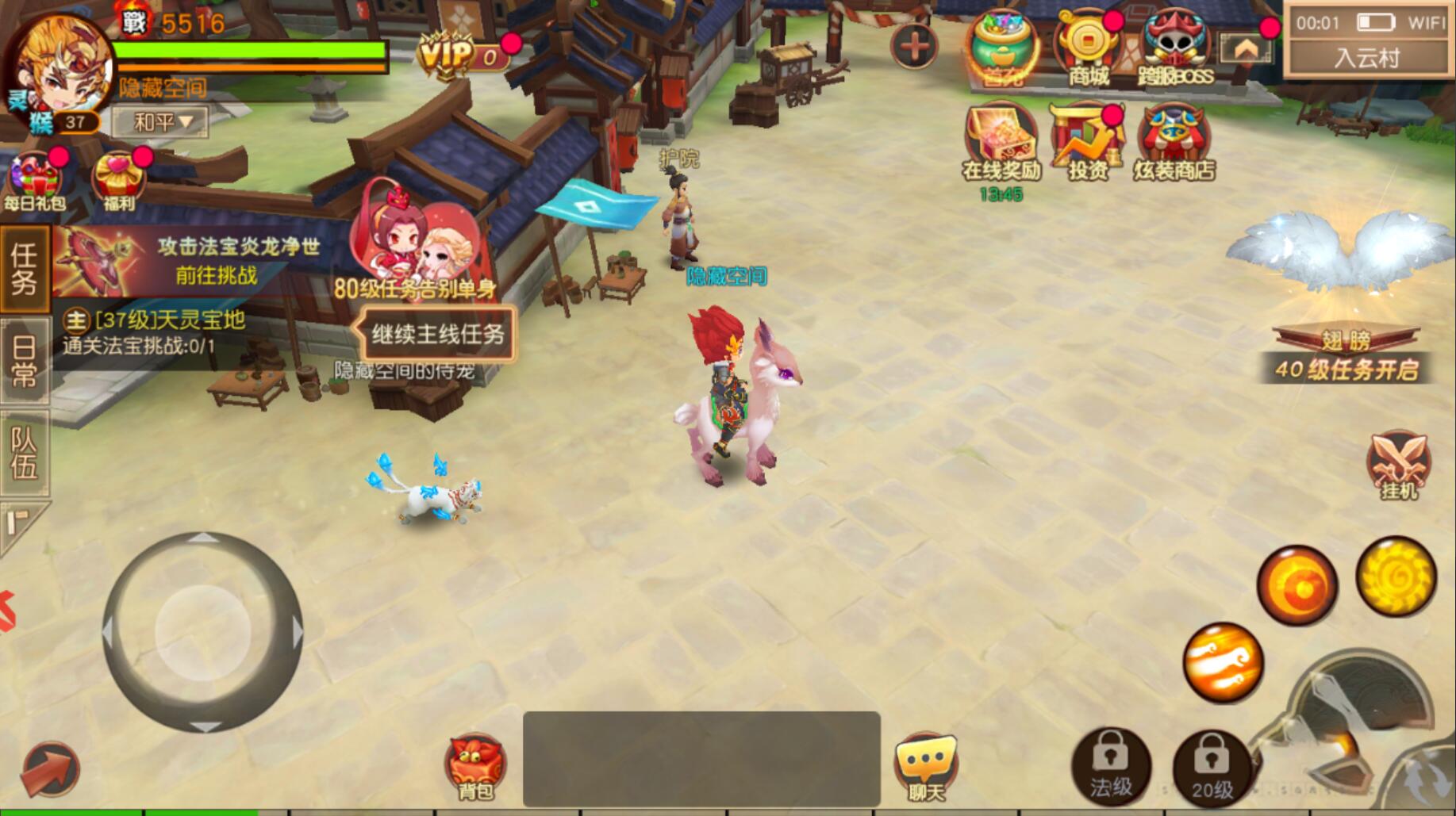Screen dimensions: 1456x816
Task: Collapse the top-right icon menu arrow
Action: (1245, 49)
